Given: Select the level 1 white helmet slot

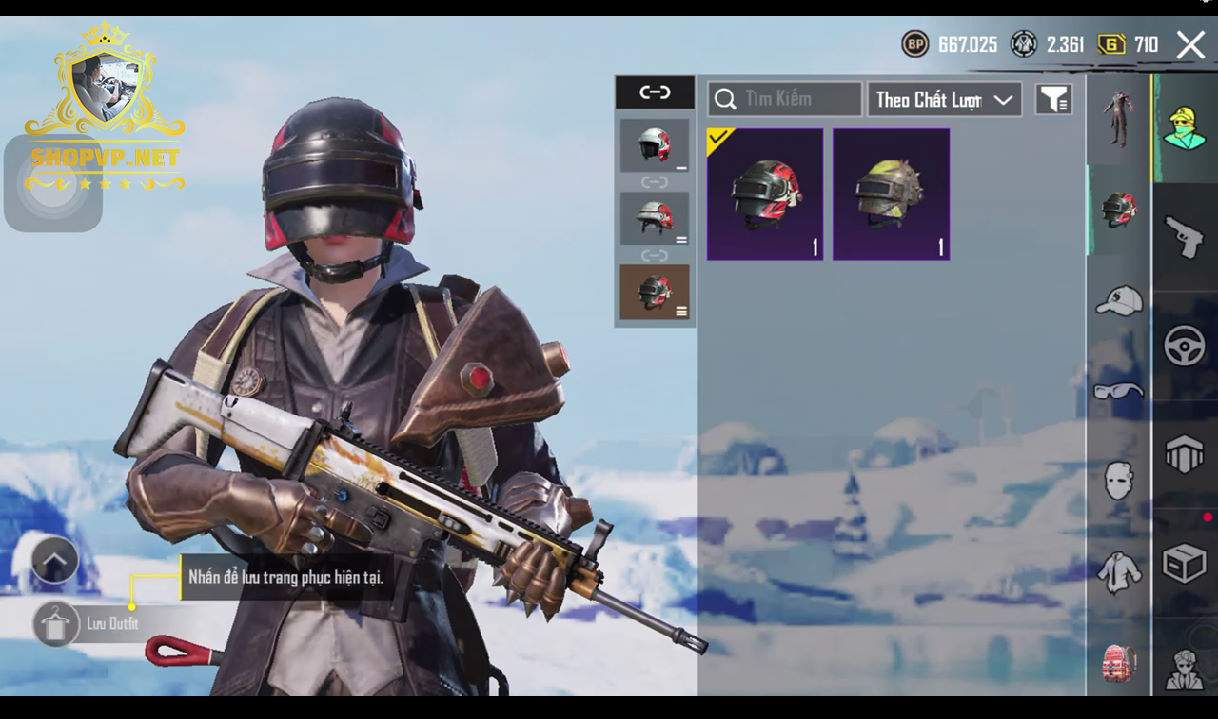Looking at the screenshot, I should [654, 146].
